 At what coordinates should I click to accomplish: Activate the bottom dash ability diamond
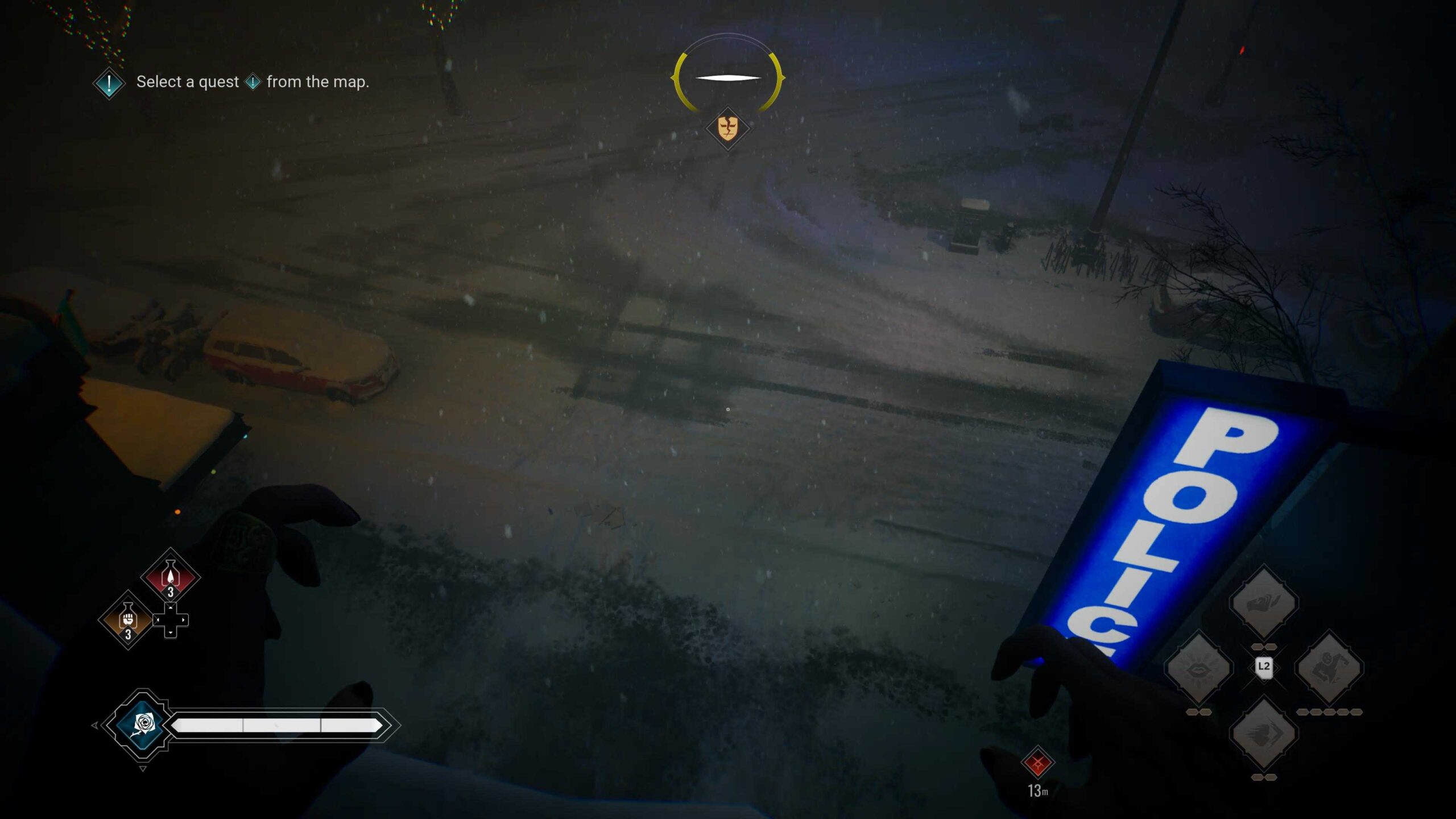click(1264, 733)
